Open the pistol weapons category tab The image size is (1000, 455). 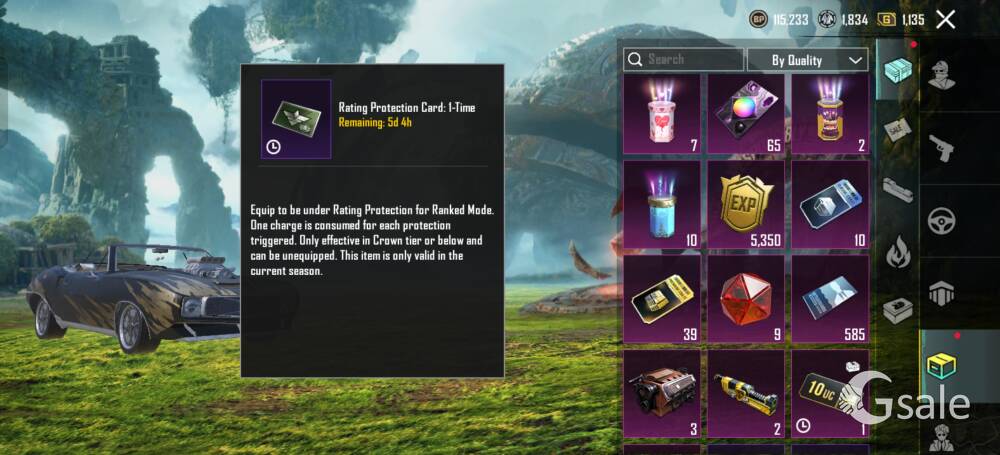[x=941, y=148]
